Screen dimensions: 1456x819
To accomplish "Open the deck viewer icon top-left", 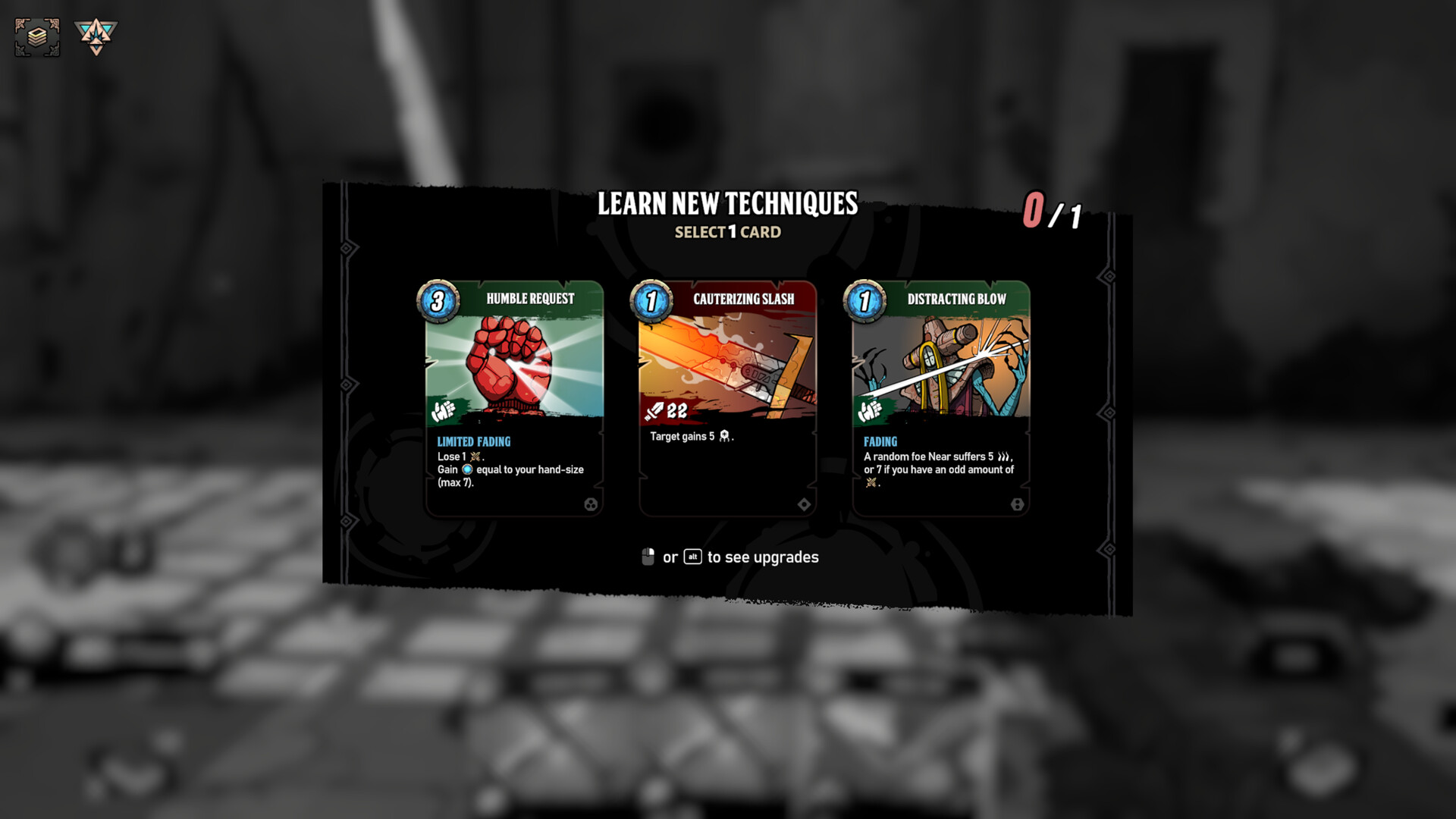I will pyautogui.click(x=36, y=36).
